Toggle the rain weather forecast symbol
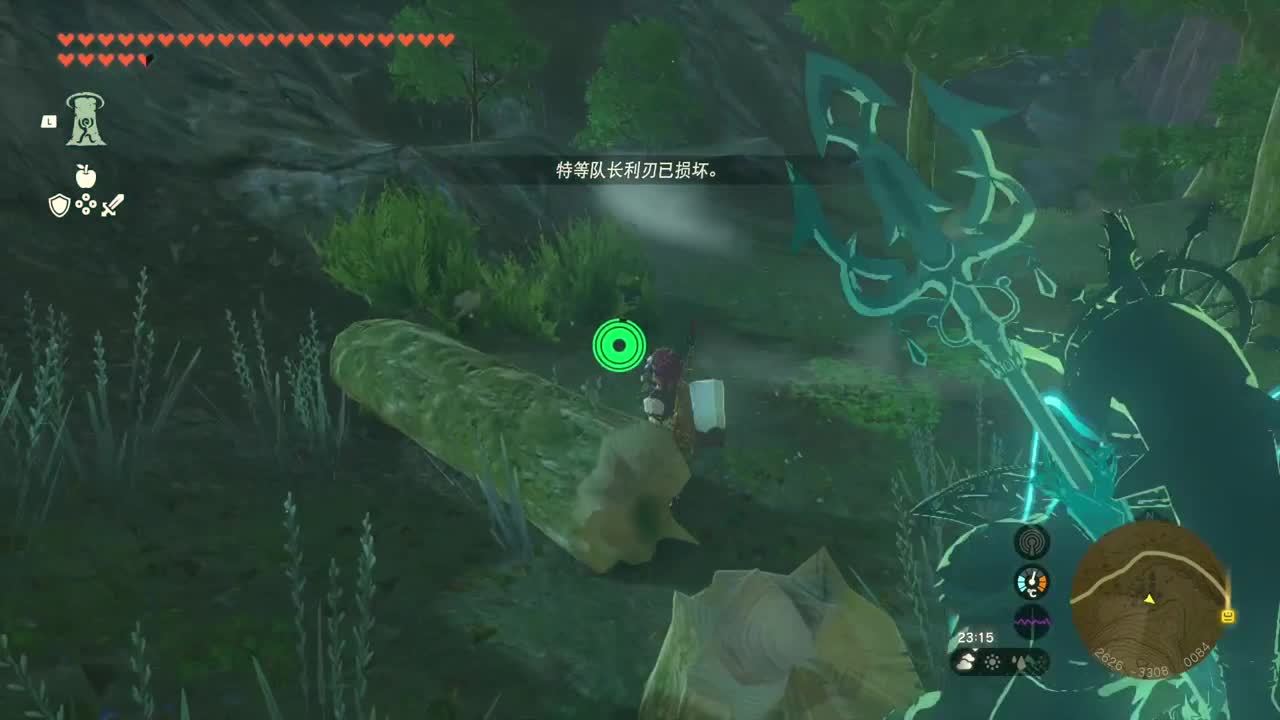The height and width of the screenshot is (720, 1280). coord(1018,660)
